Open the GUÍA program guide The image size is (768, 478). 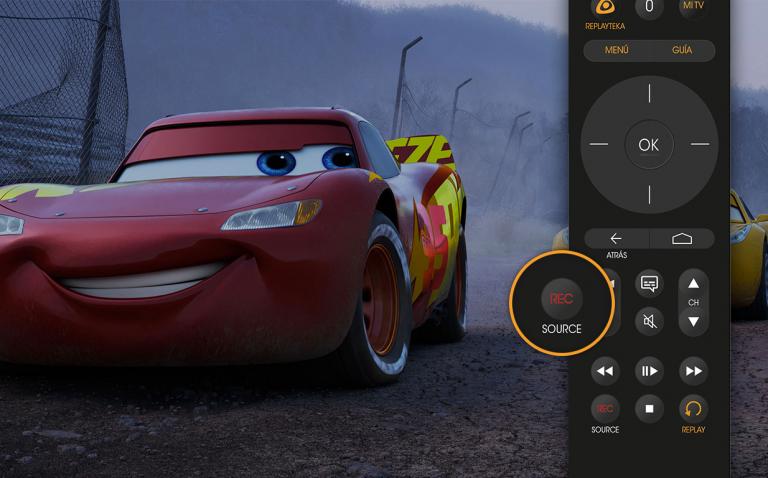(681, 50)
